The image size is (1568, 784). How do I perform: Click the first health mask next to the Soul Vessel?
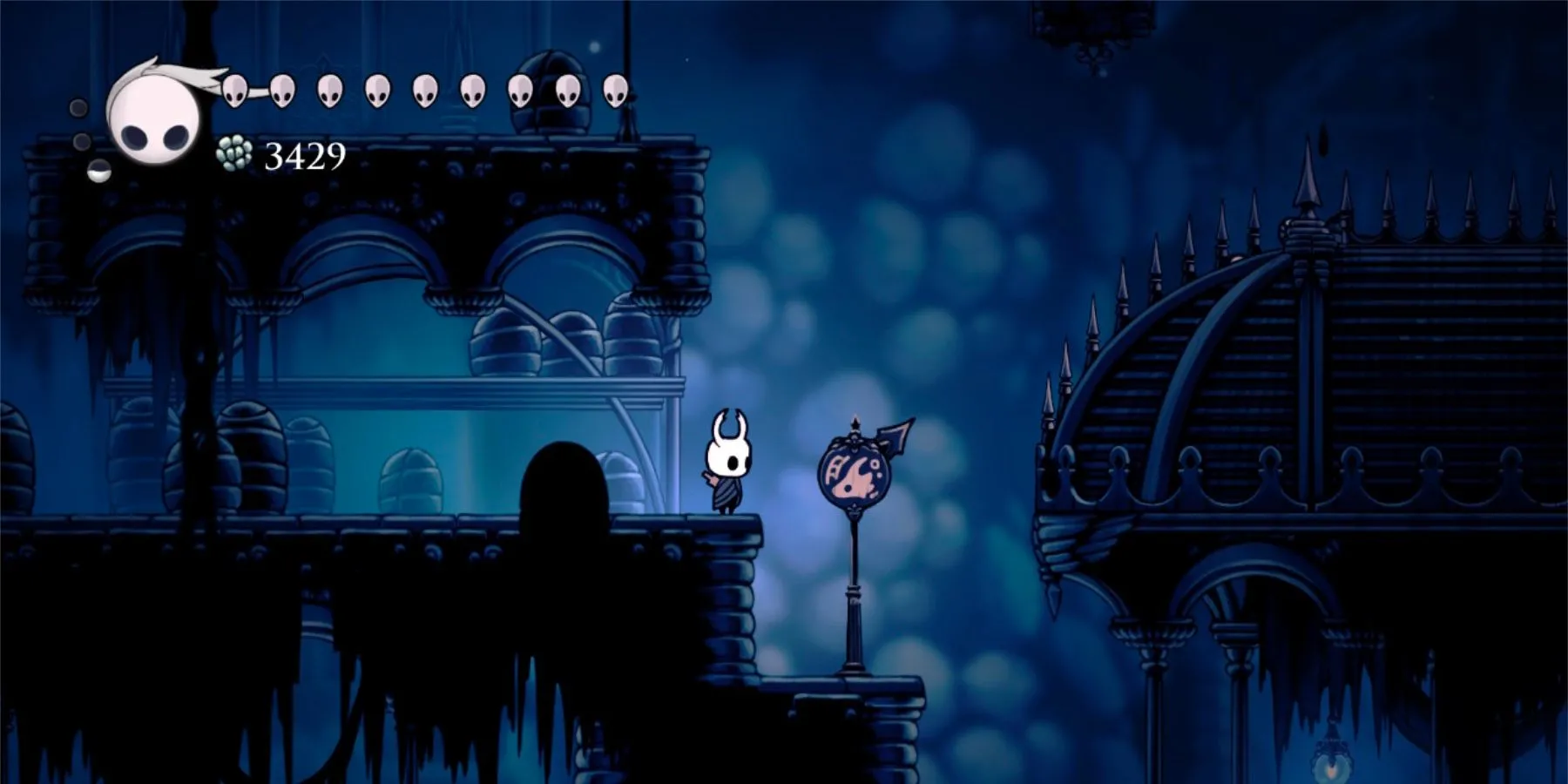pyautogui.click(x=235, y=91)
